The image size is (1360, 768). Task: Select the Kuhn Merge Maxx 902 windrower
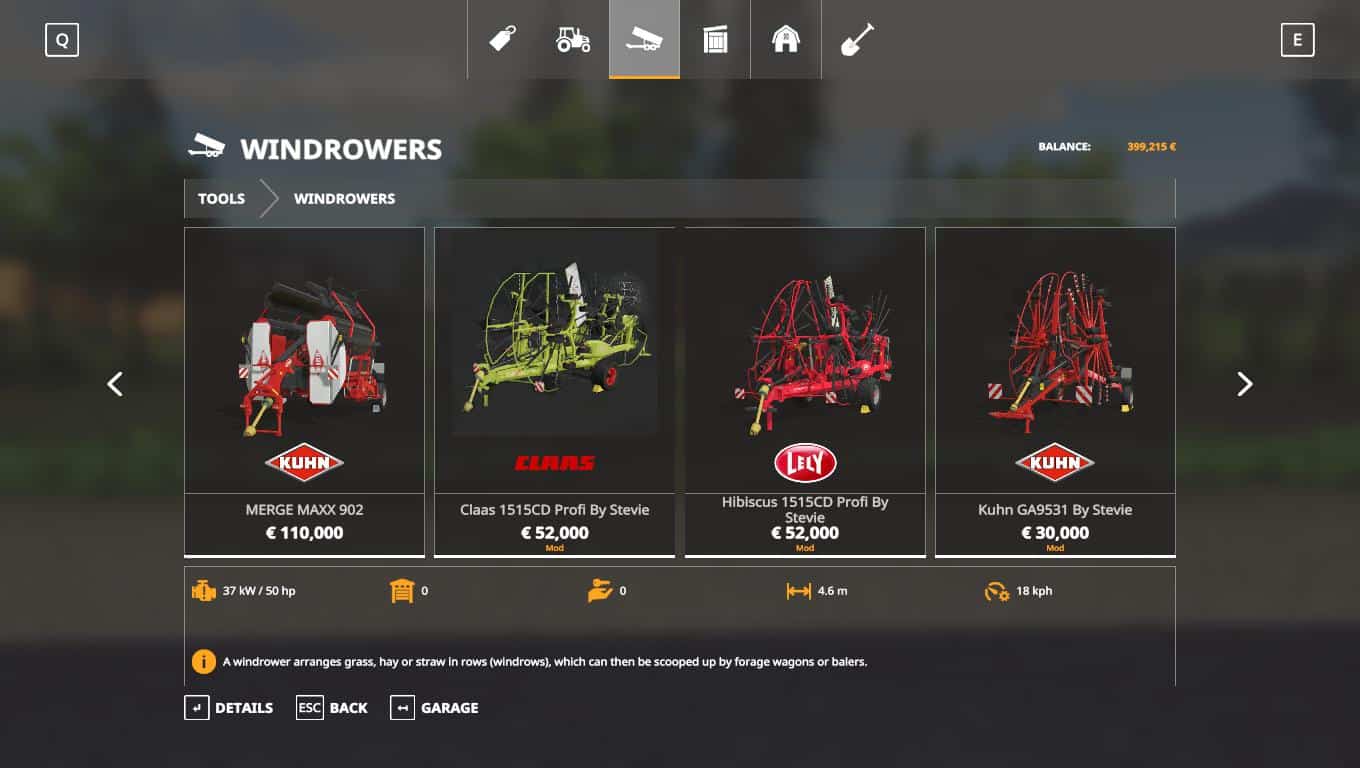coord(304,391)
